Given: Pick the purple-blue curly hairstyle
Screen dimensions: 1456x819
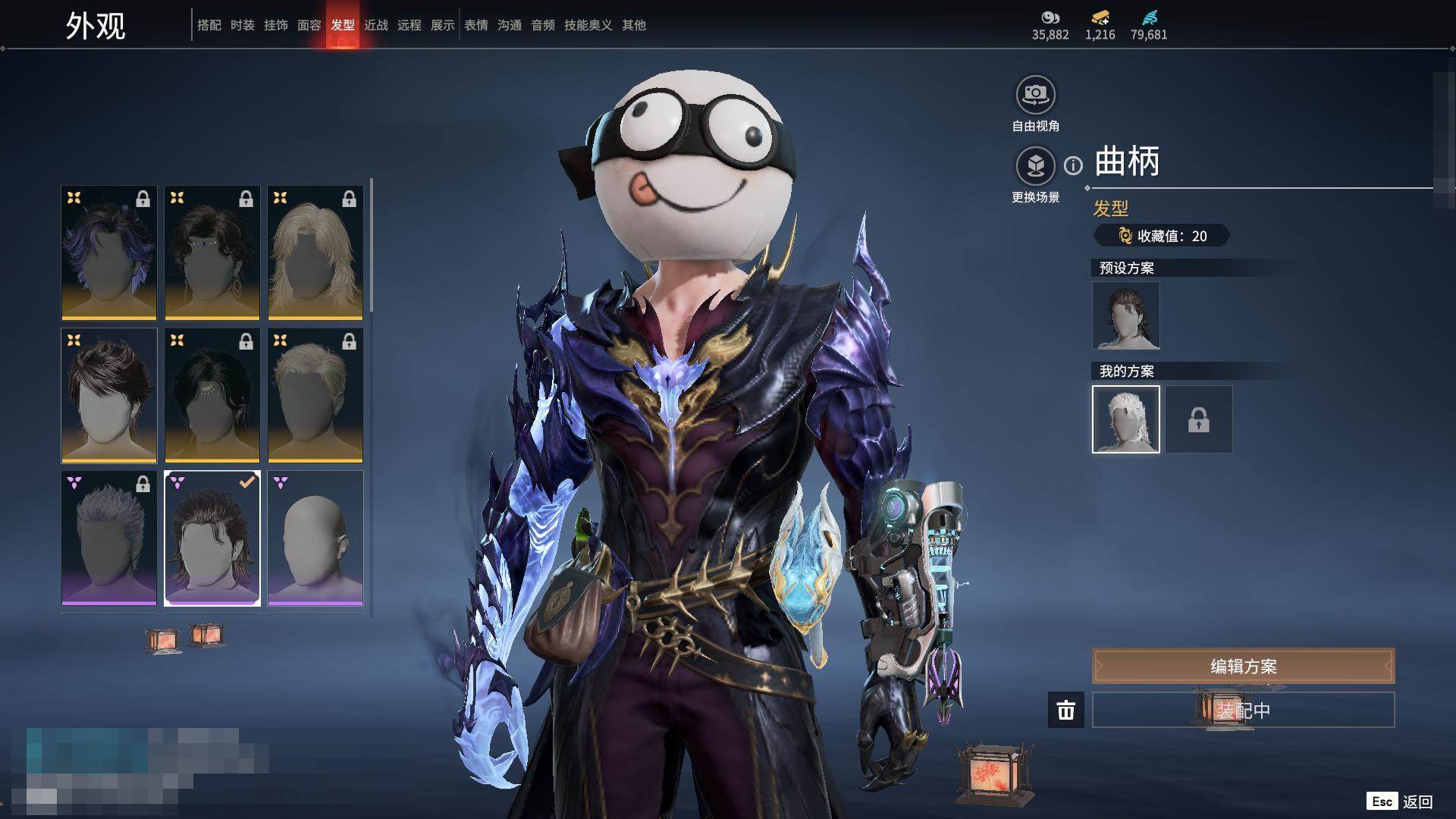Looking at the screenshot, I should (109, 253).
